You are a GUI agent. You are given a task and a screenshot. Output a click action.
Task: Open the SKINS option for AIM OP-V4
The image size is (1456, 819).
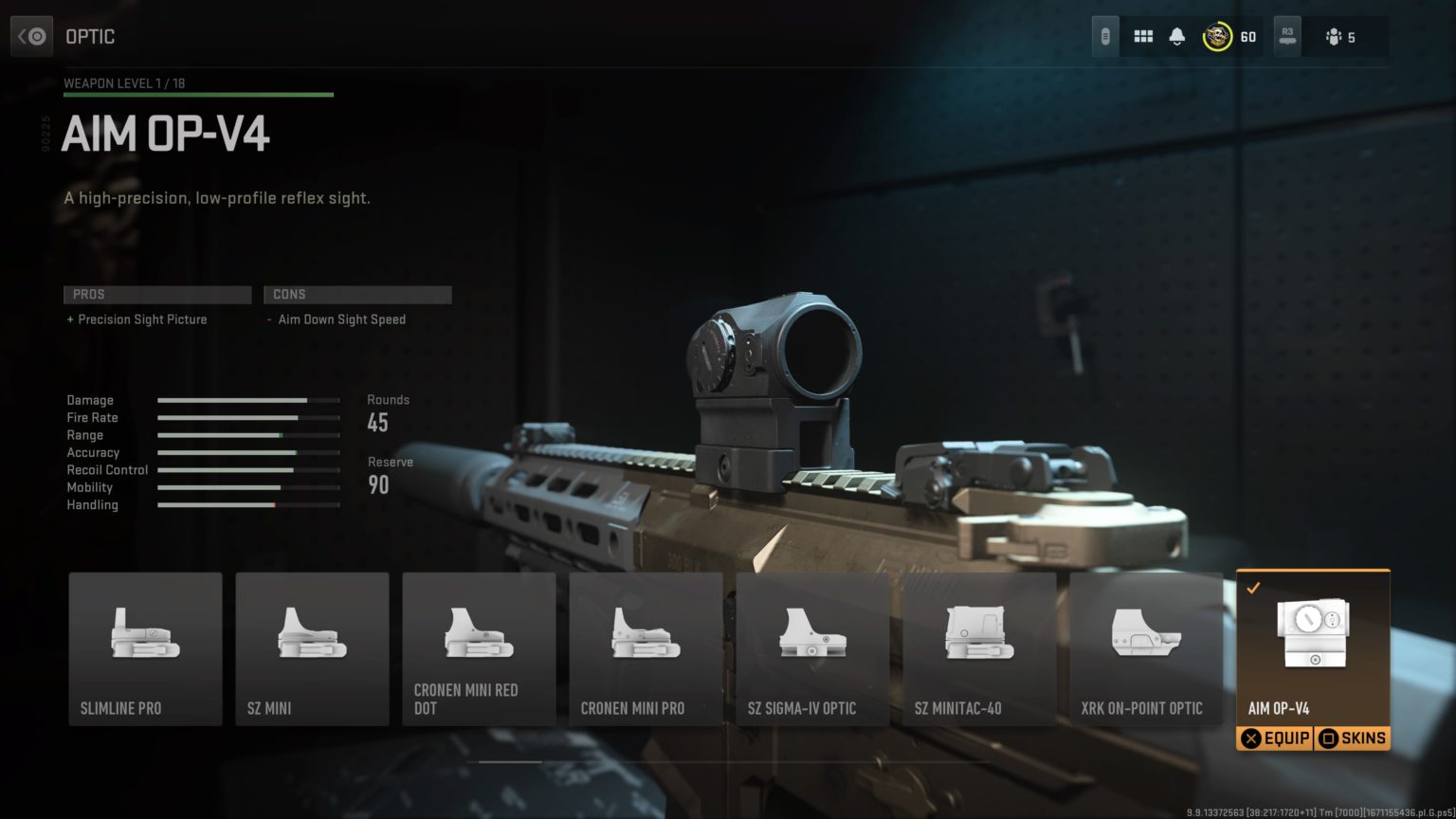[x=1352, y=737]
